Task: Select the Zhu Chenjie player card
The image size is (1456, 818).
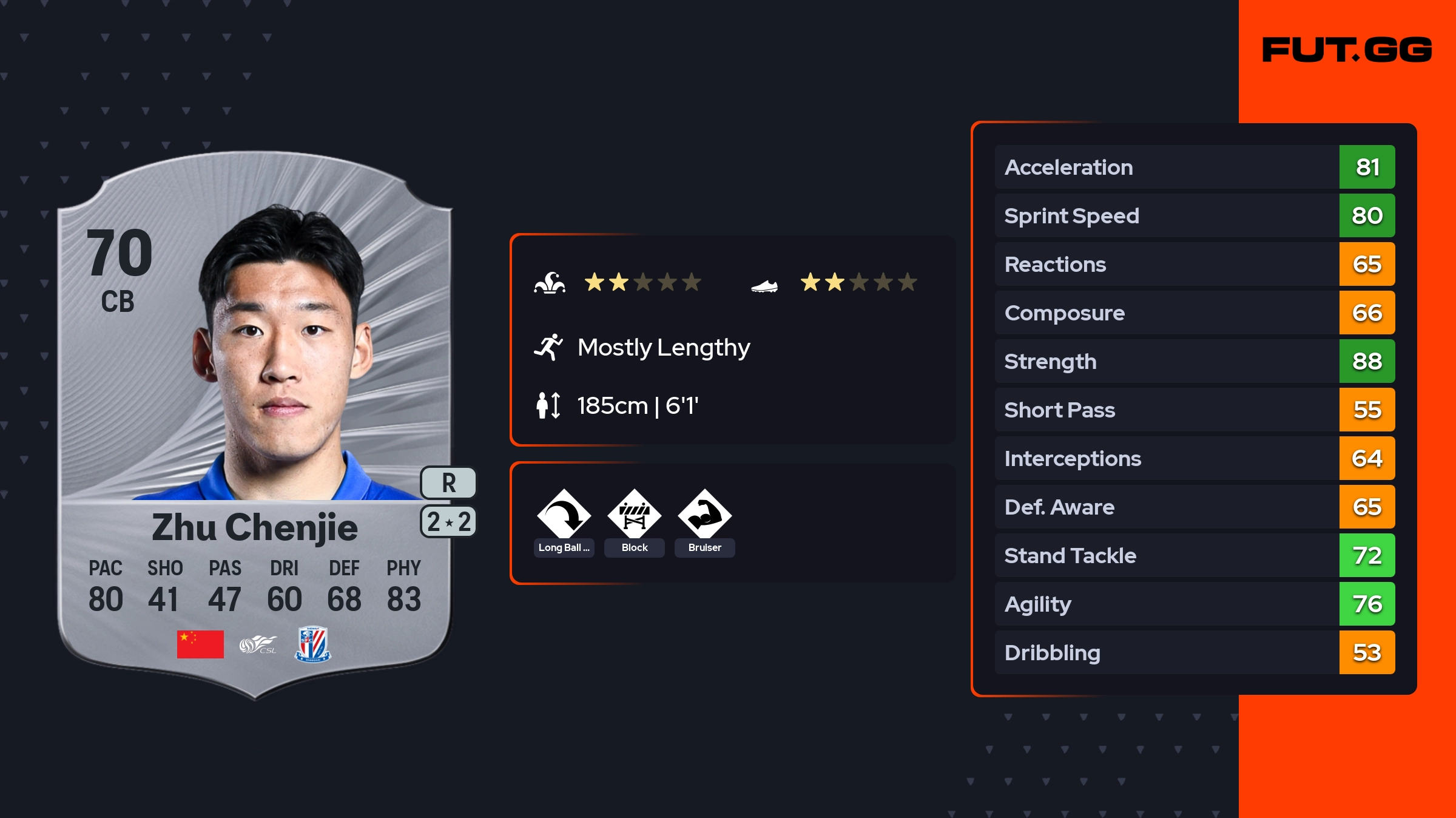Action: tap(255, 425)
